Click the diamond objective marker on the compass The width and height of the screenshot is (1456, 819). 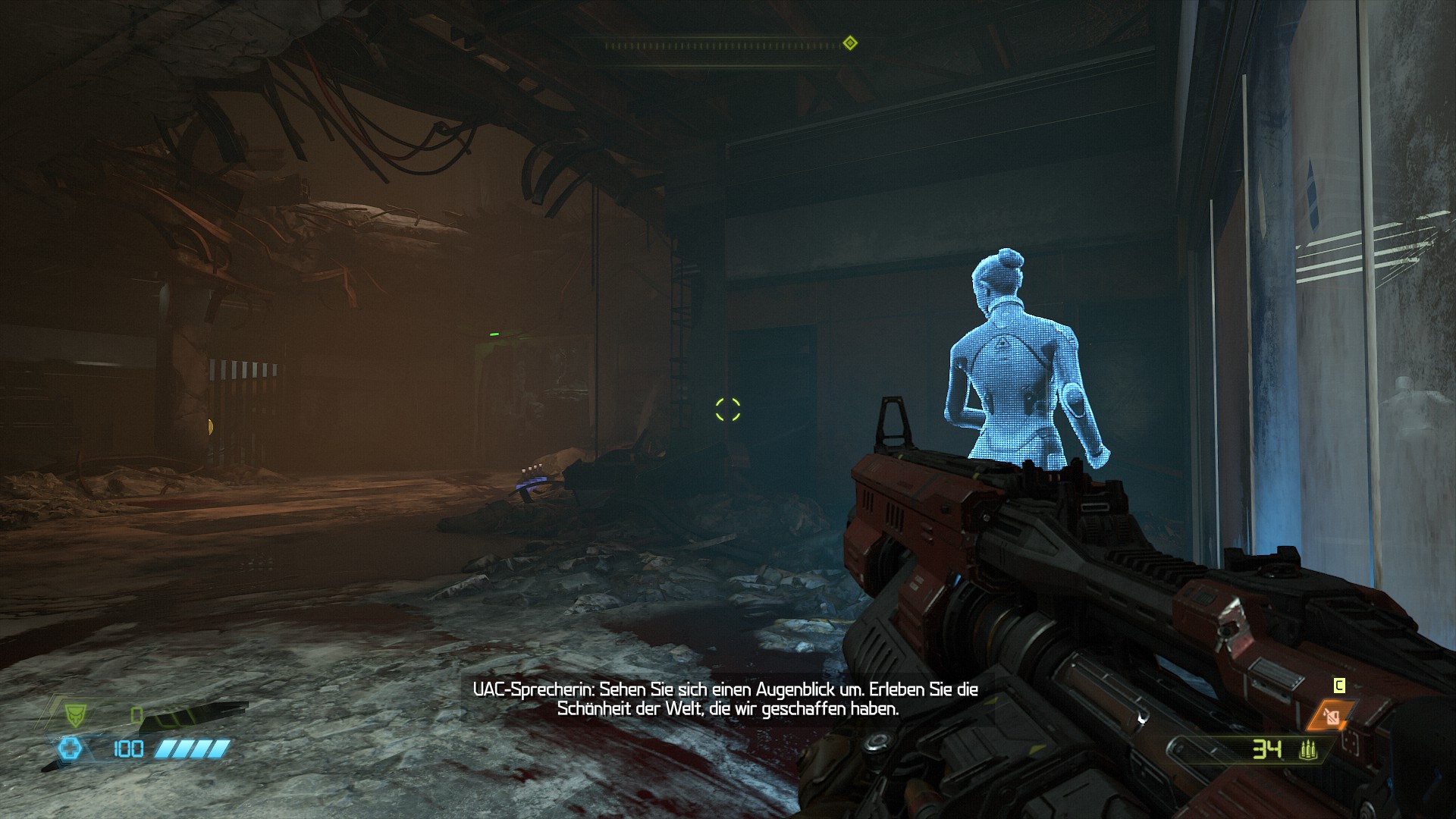(850, 43)
